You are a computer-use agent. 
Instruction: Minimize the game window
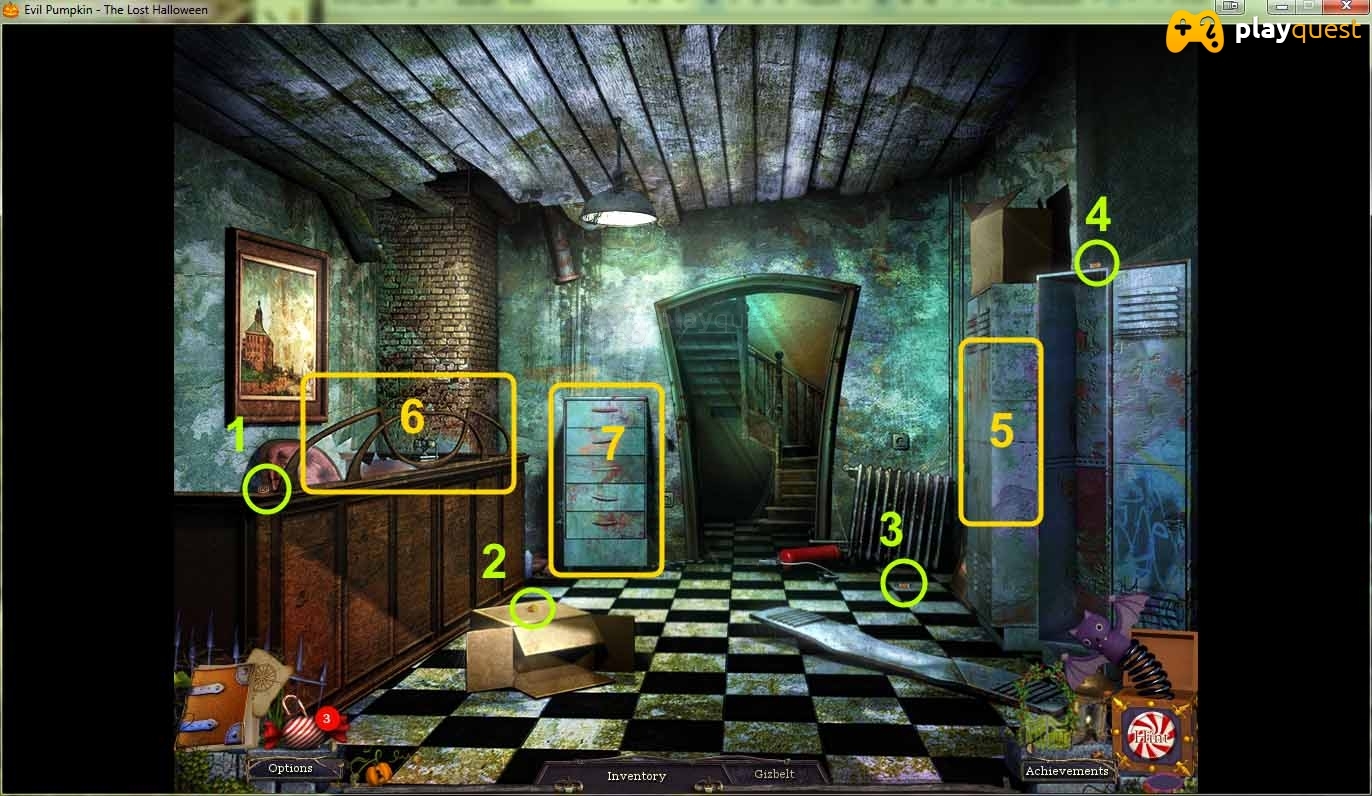coord(1282,6)
